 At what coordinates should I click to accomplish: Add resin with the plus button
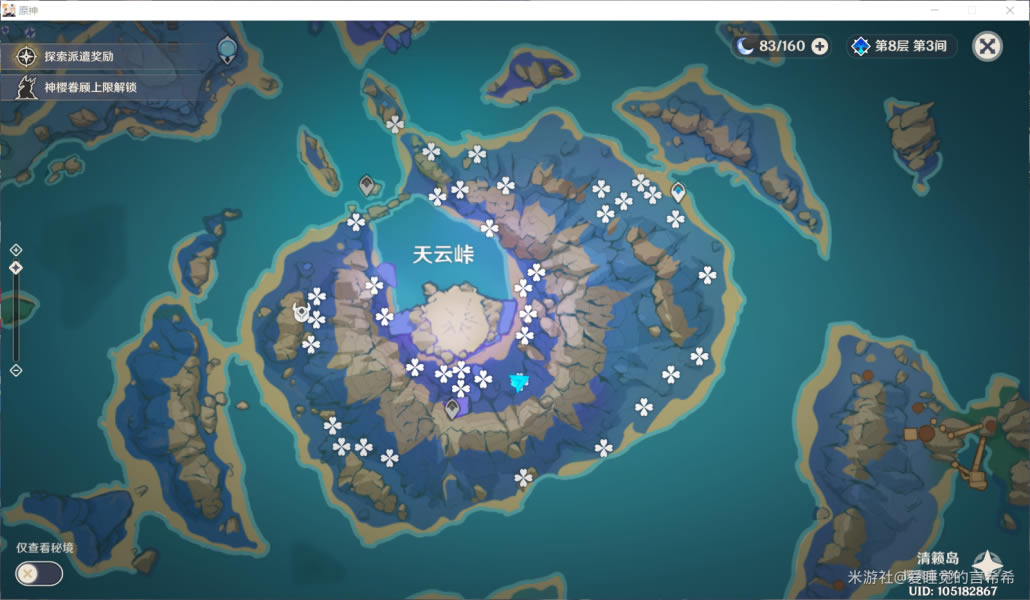pos(820,46)
